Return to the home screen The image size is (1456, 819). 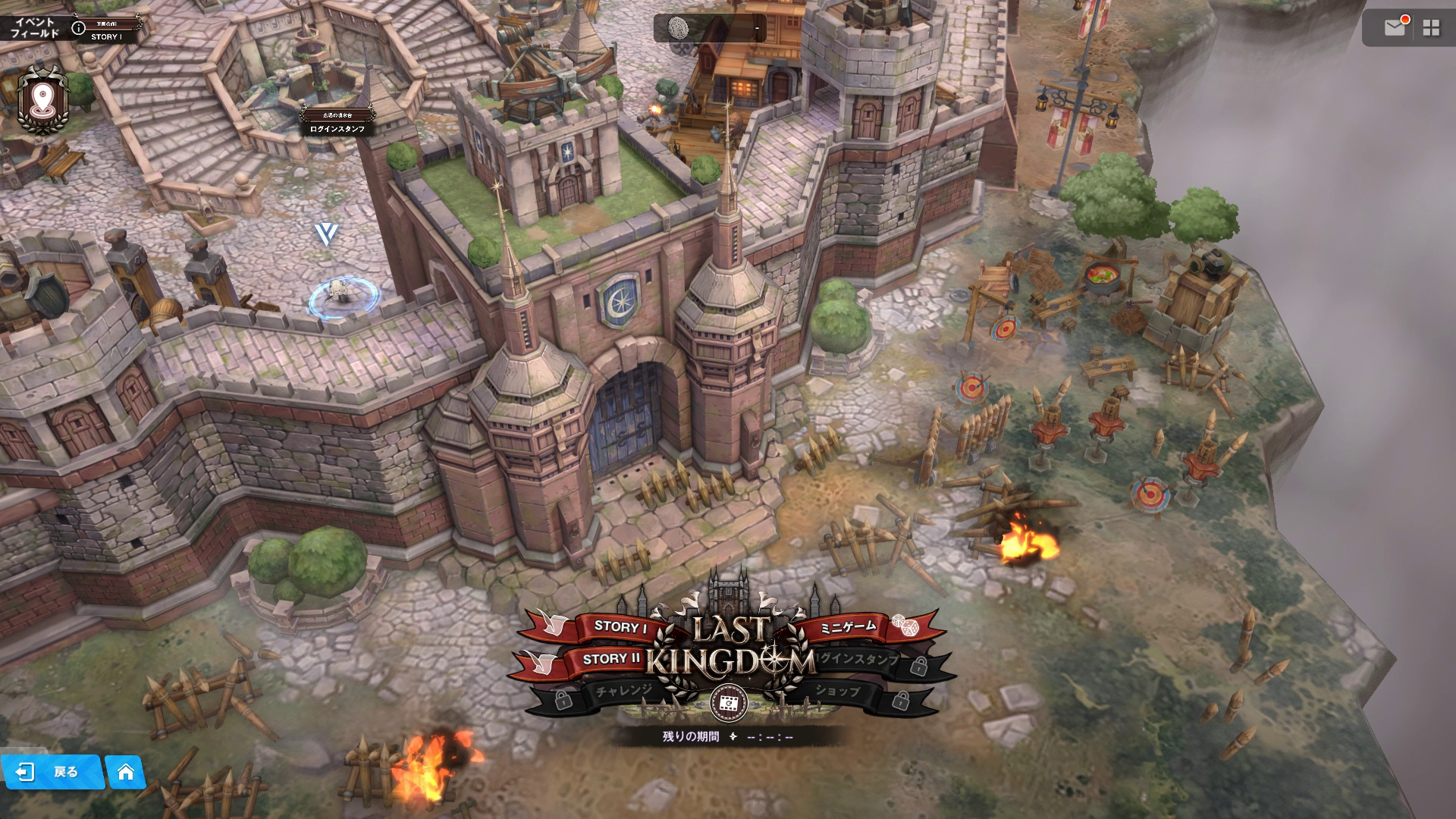tap(126, 772)
